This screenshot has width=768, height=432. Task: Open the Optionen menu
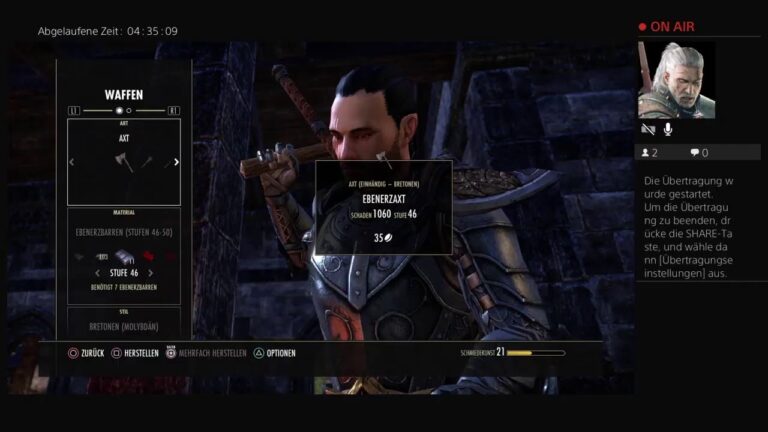click(x=273, y=353)
